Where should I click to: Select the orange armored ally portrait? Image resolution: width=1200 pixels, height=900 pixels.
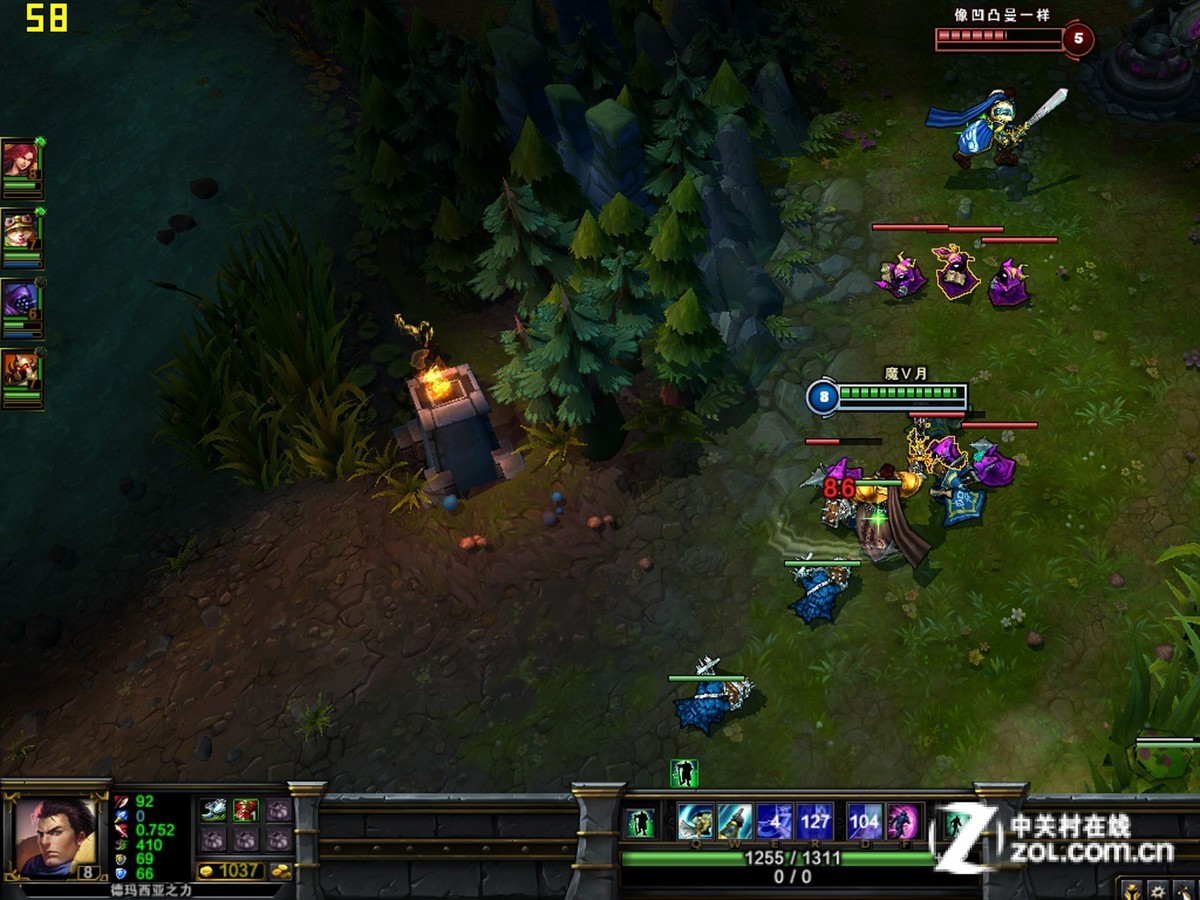(20, 372)
